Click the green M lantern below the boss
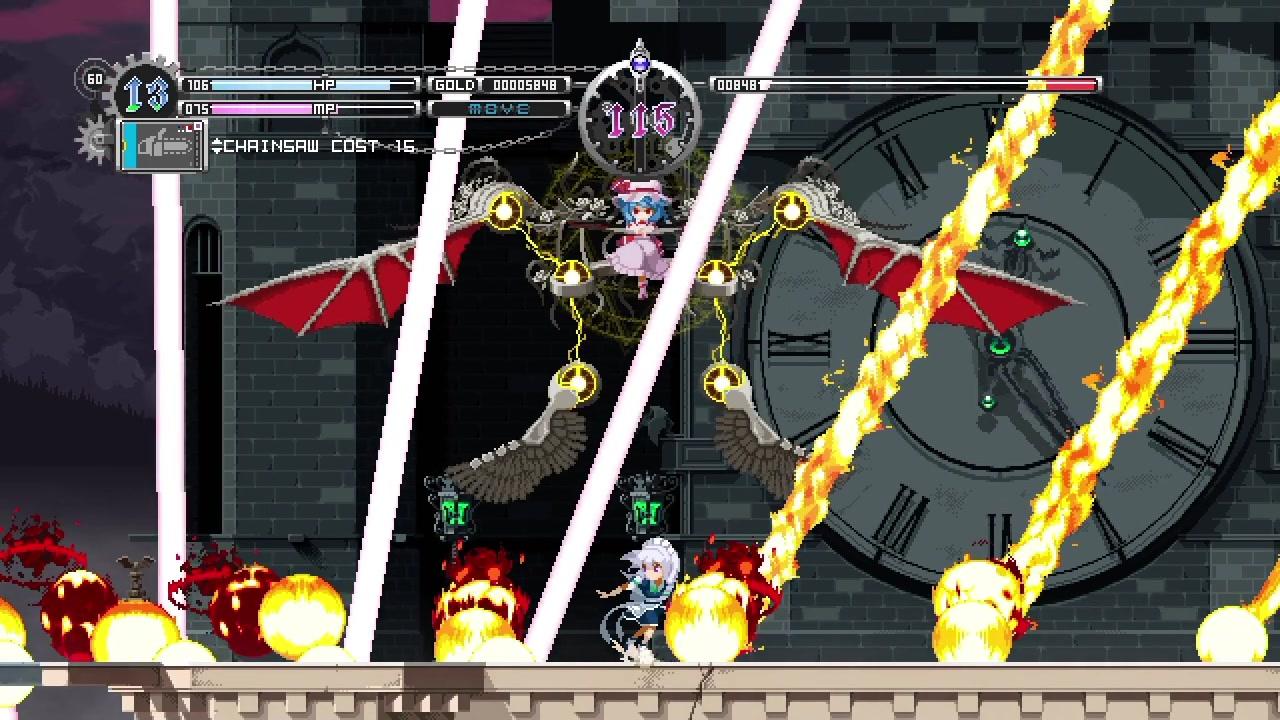 click(x=649, y=514)
